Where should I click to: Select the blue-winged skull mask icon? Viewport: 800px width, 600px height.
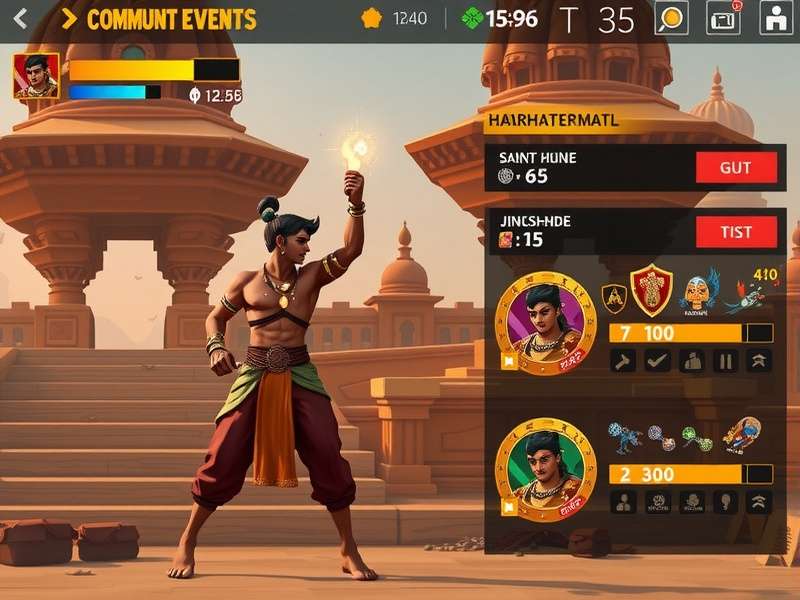pyautogui.click(x=698, y=290)
